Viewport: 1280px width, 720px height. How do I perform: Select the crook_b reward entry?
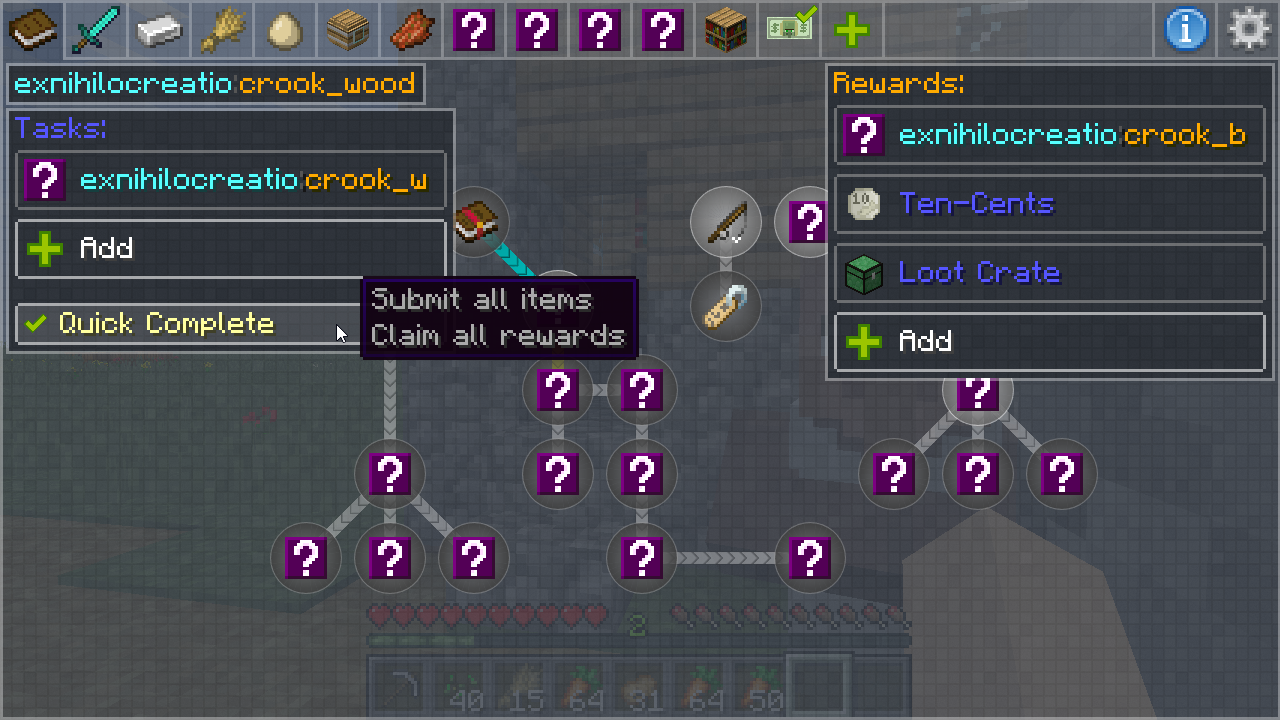(x=1049, y=135)
